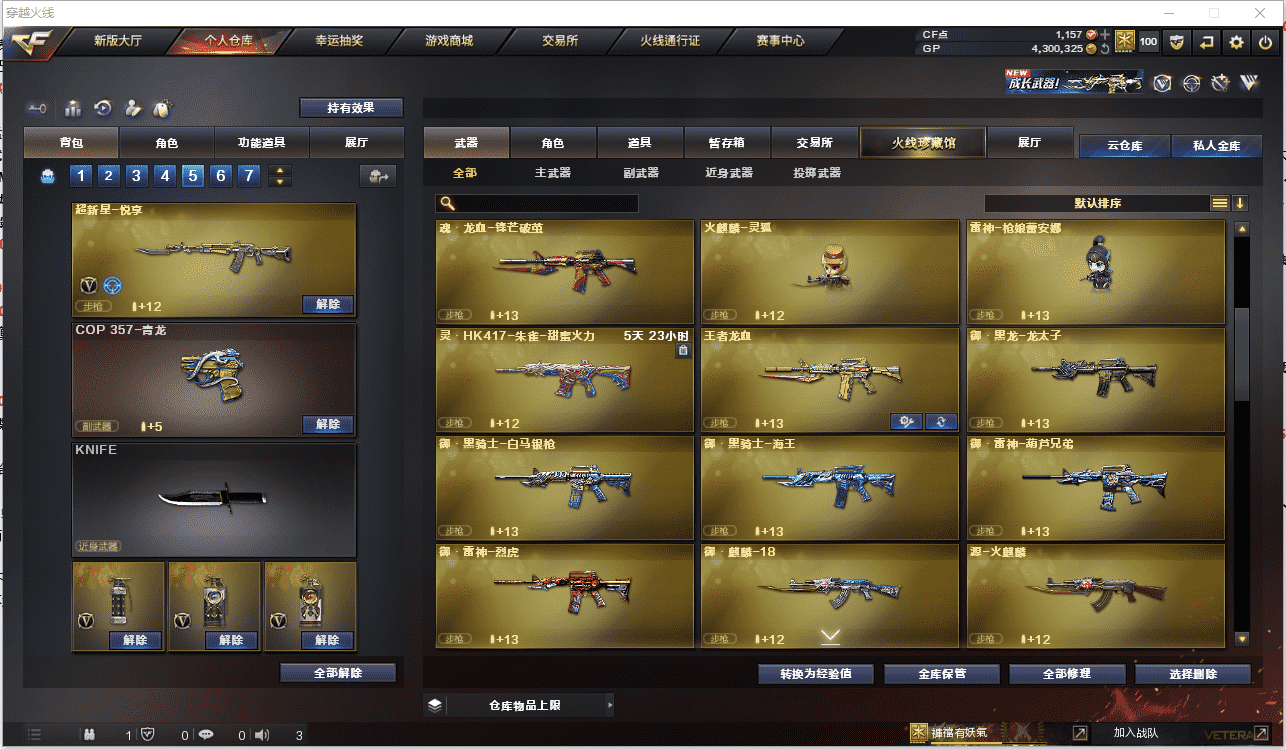Select backpack slot number 3

coord(137,177)
